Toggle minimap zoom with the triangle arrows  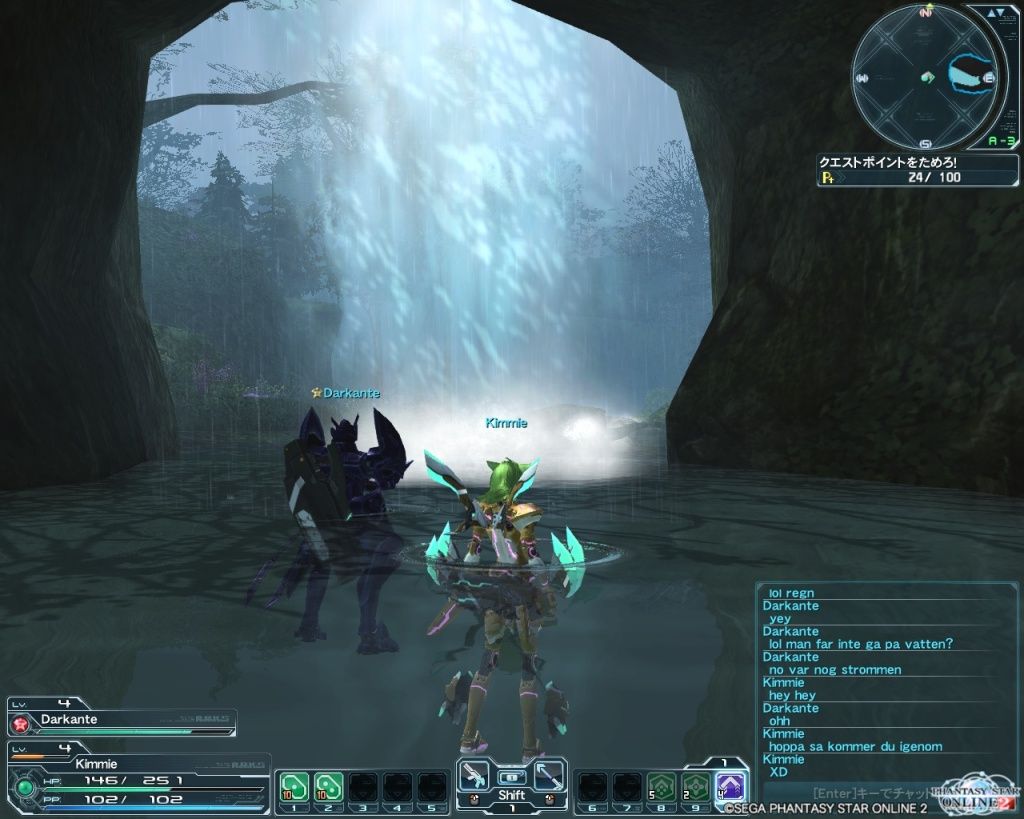992,15
